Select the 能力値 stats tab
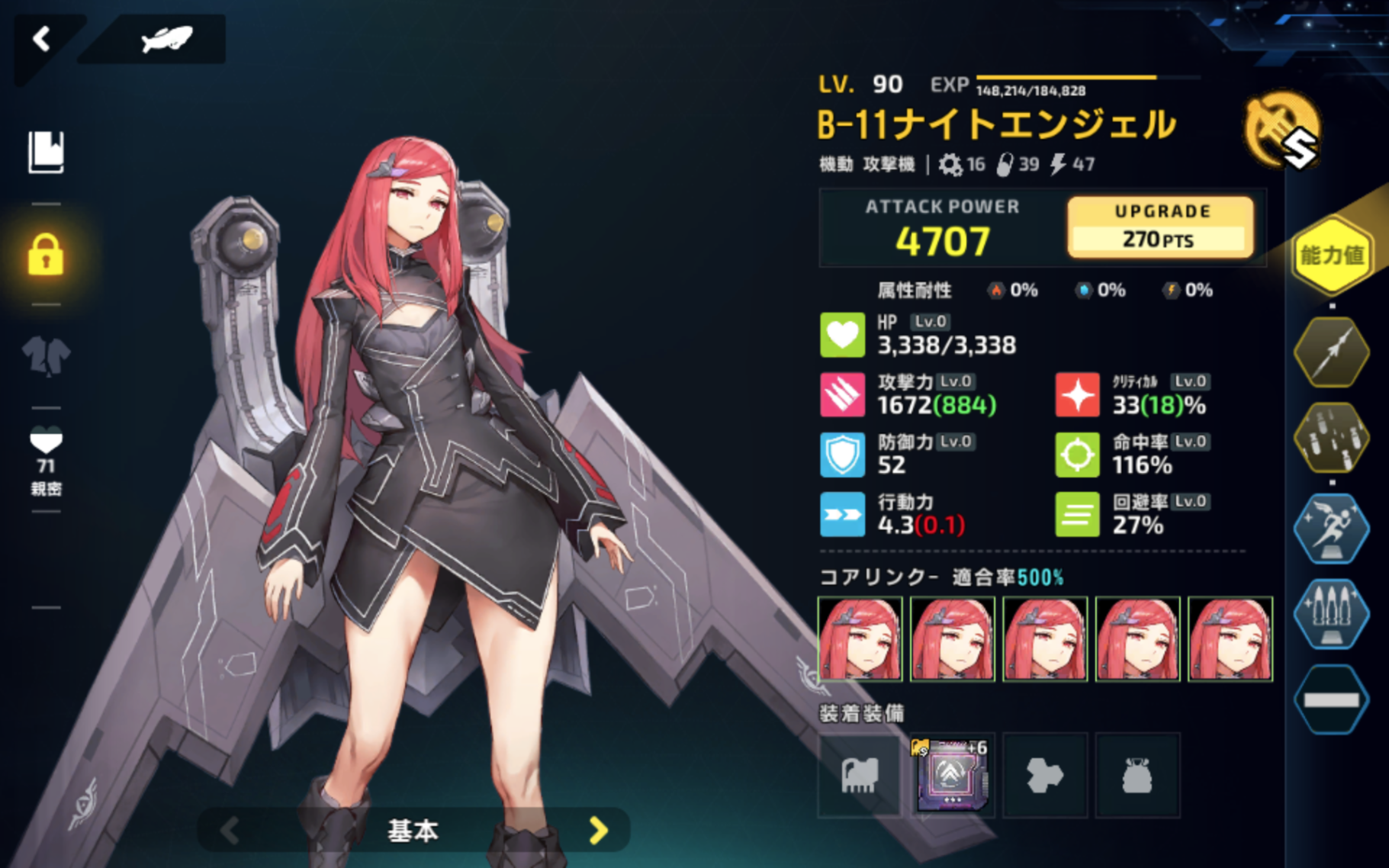Viewport: 1389px width, 868px height. pos(1331,256)
